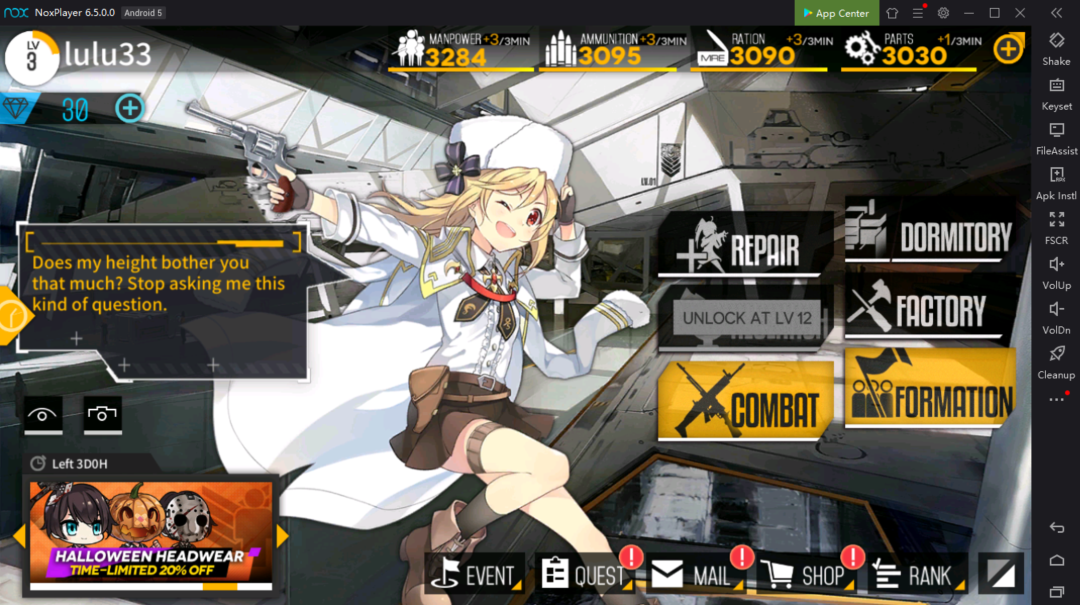This screenshot has width=1080, height=605.
Task: Add resources with the yellow plus button
Action: pyautogui.click(x=1008, y=47)
